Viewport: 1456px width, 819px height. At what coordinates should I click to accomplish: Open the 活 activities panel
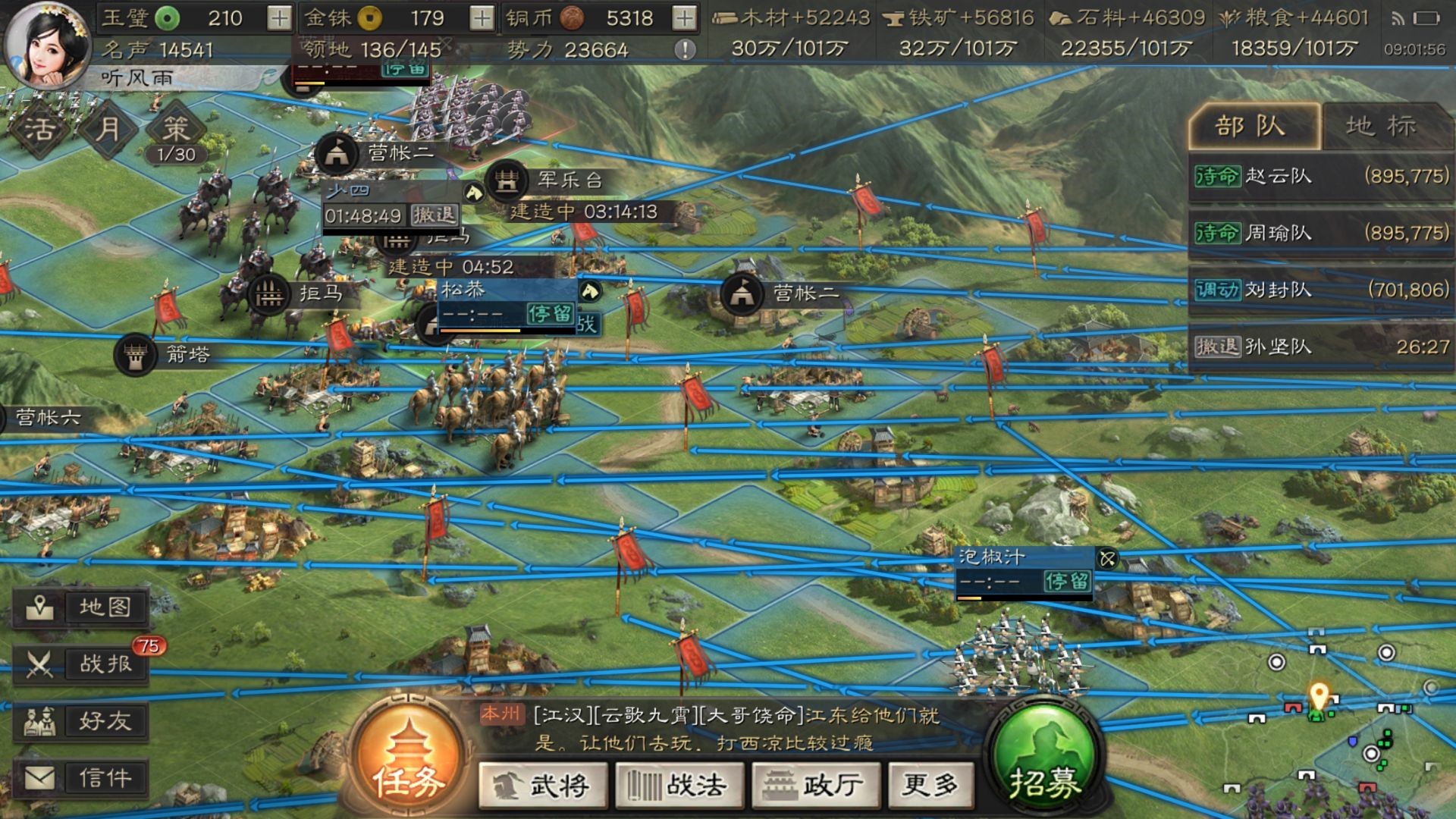42,129
